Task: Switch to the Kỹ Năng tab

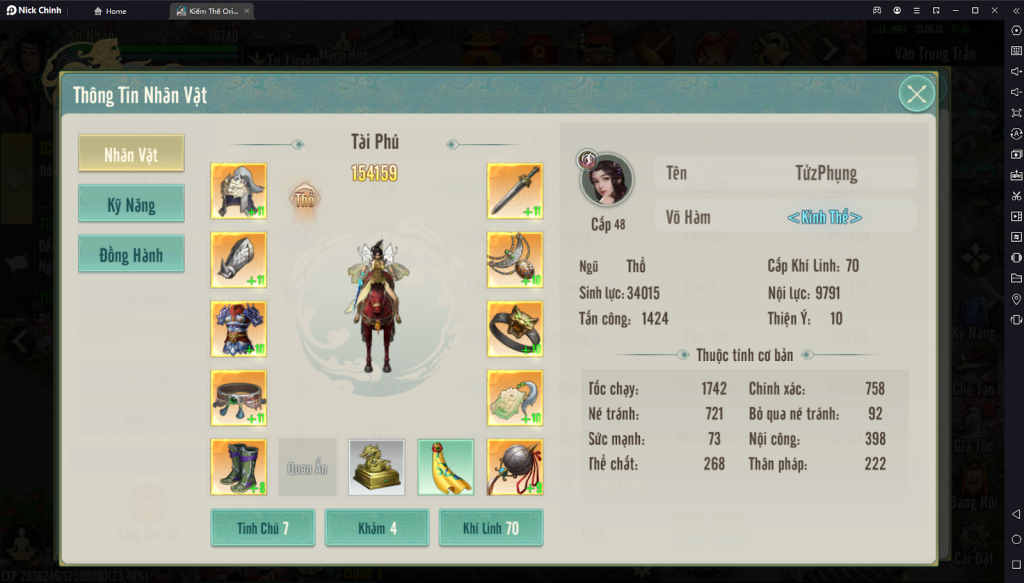Action: [x=131, y=204]
